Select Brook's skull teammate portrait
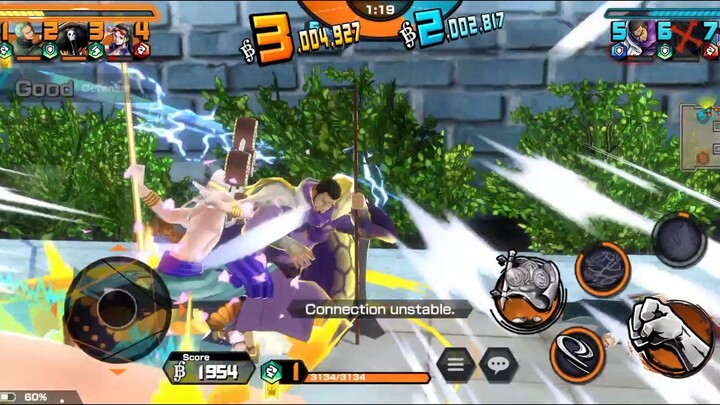 [x=74, y=37]
